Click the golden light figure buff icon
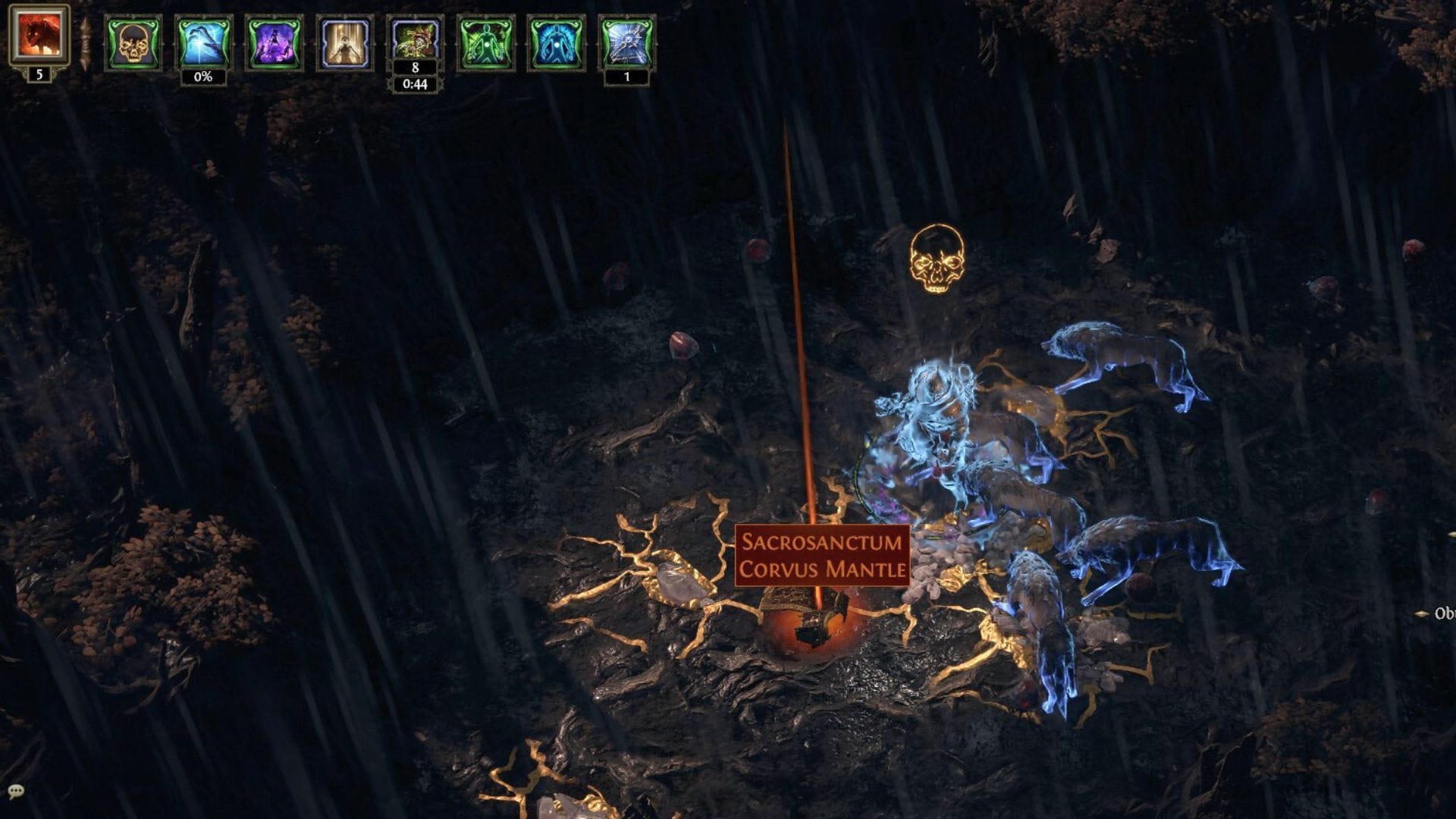The height and width of the screenshot is (819, 1456). point(345,42)
